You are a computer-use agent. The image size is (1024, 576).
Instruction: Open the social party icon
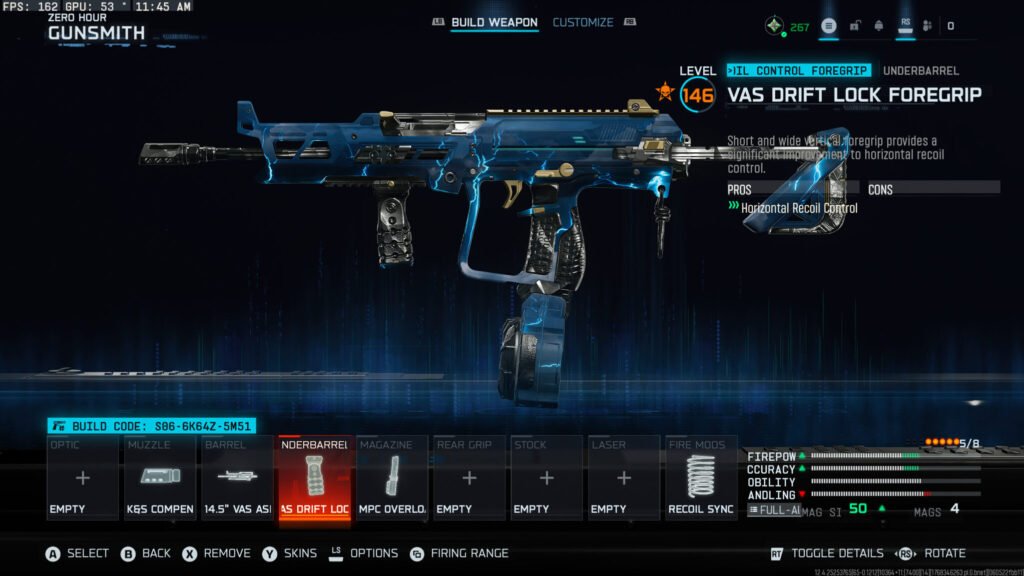click(x=927, y=26)
